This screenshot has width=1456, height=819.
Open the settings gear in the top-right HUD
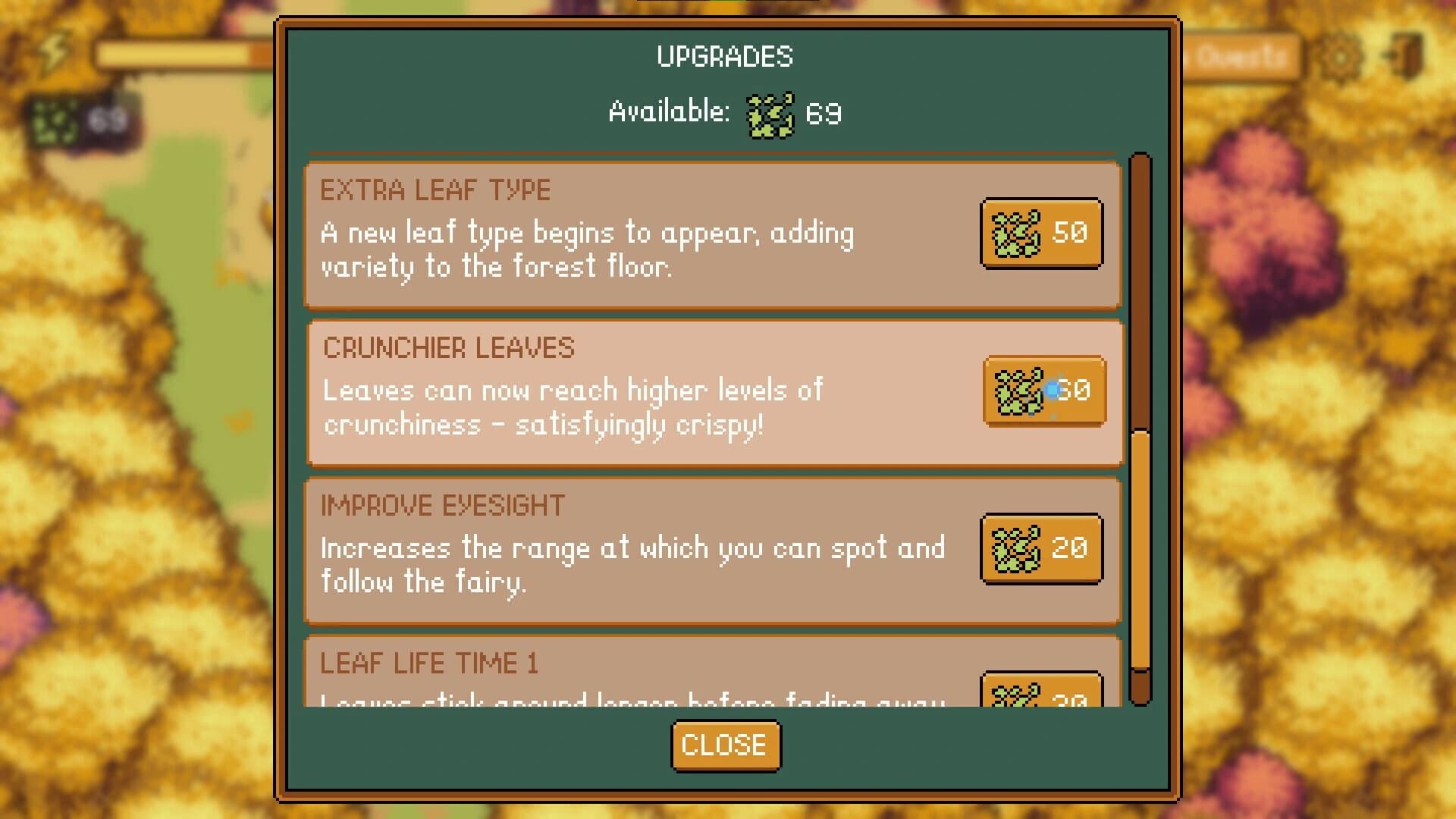(x=1341, y=57)
